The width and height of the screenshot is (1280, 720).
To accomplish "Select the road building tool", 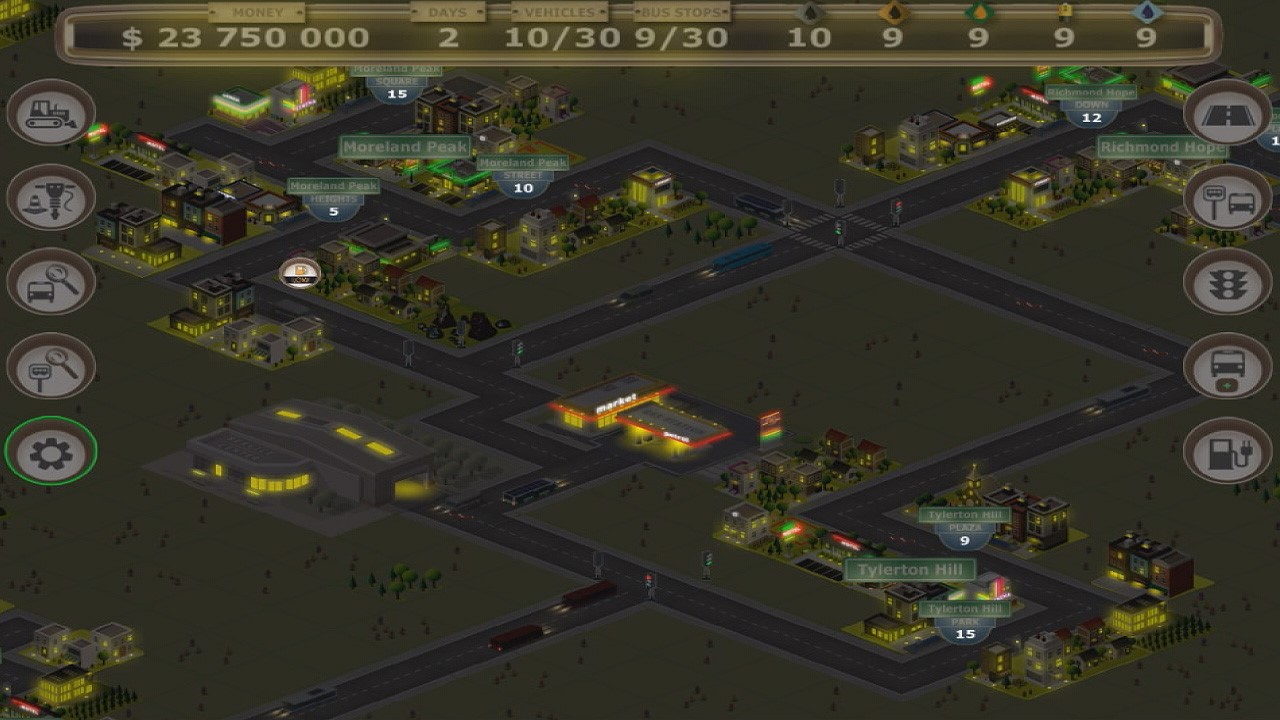I will 1229,113.
